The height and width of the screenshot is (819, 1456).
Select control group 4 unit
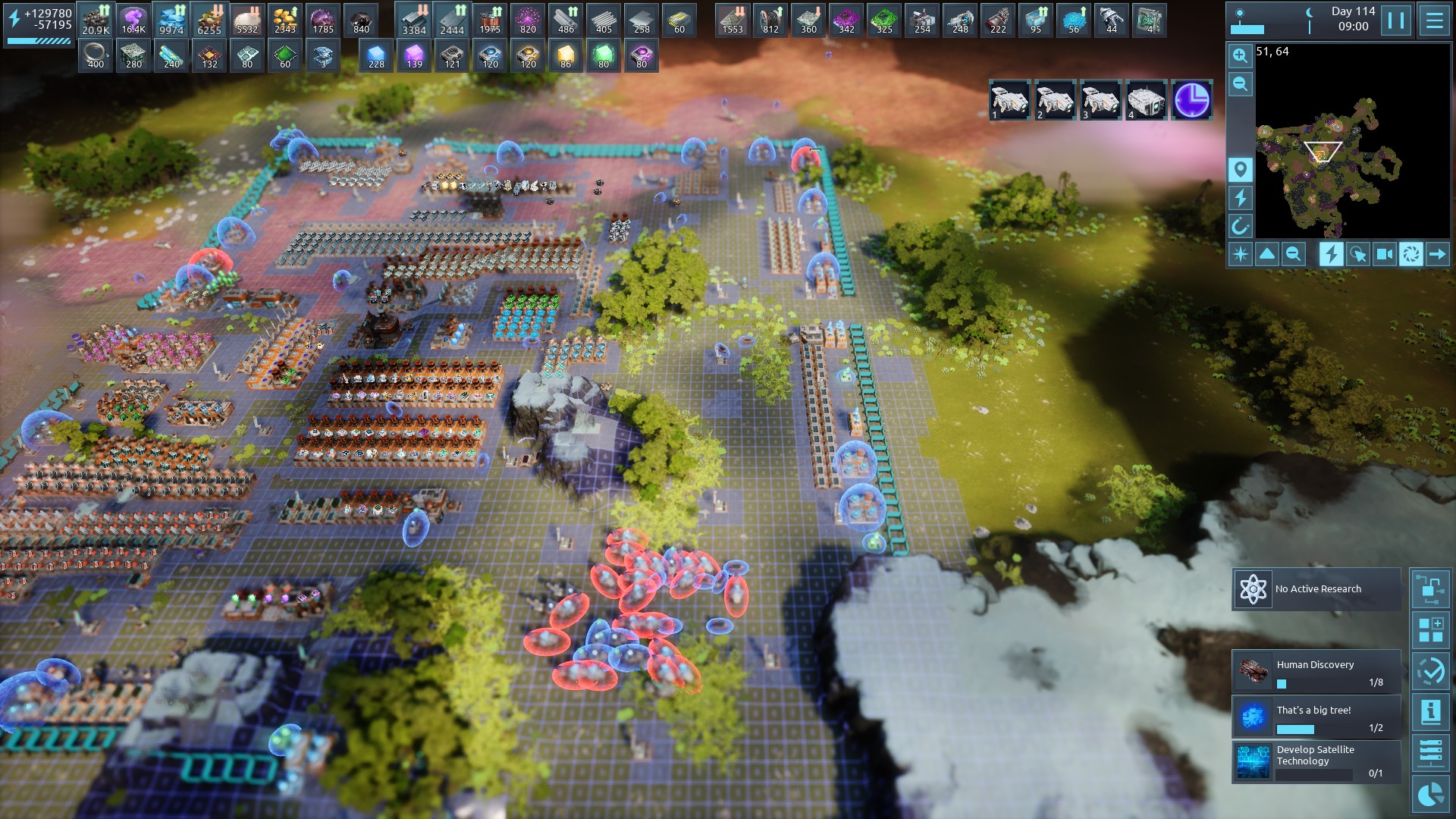[x=1146, y=100]
